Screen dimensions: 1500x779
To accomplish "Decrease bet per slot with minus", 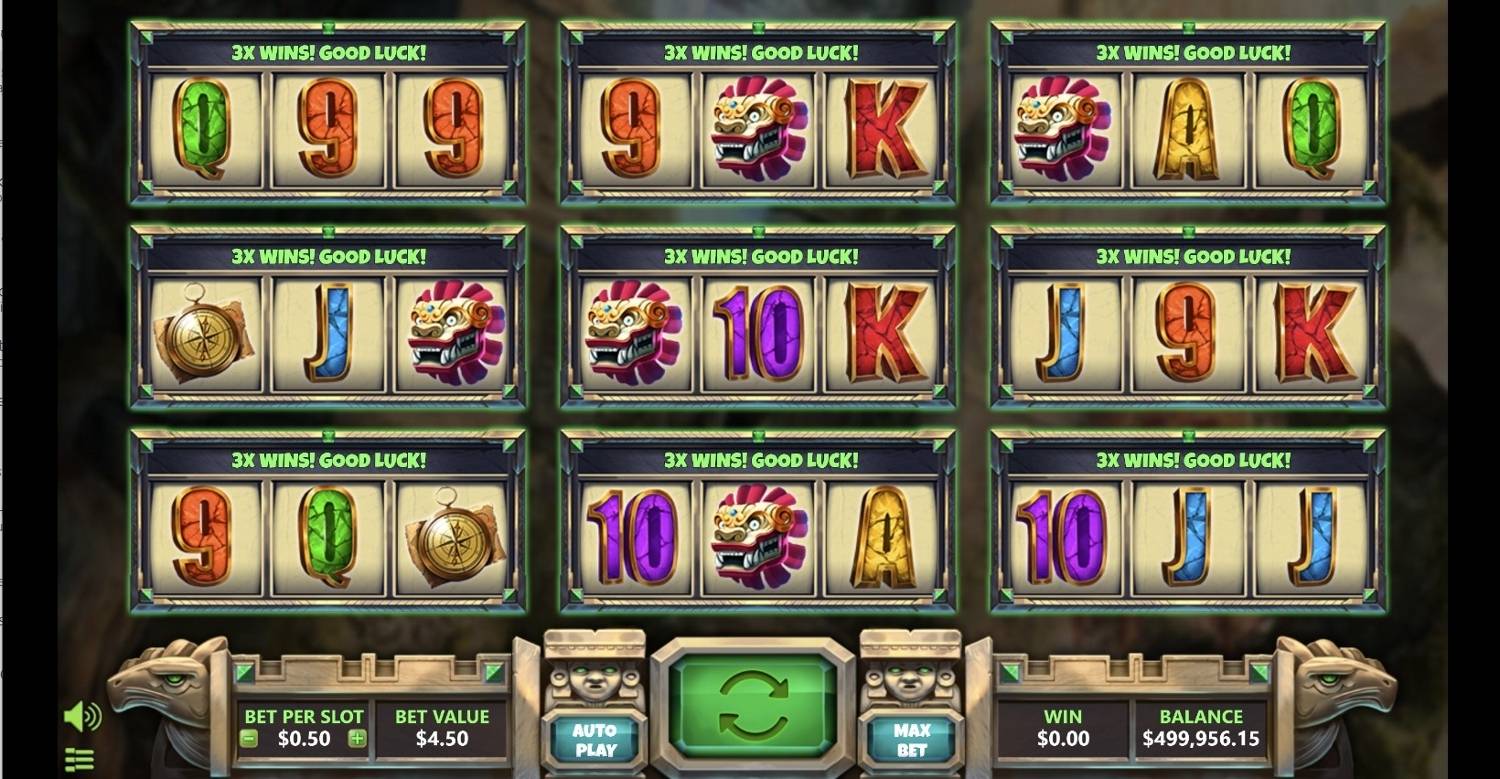I will (250, 739).
